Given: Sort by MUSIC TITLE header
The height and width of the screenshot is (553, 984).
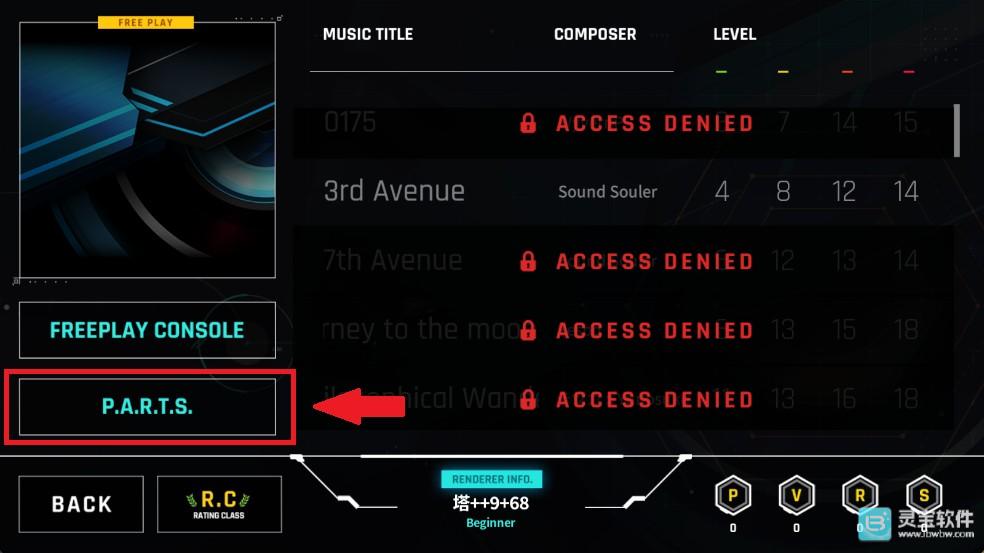Looking at the screenshot, I should (x=367, y=34).
